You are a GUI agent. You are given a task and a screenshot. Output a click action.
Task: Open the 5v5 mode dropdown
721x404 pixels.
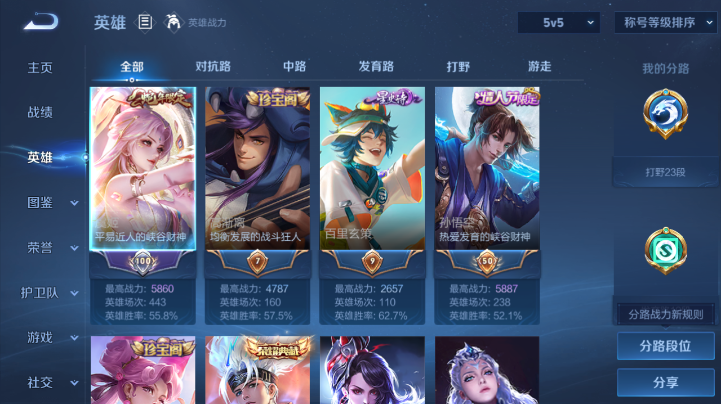click(x=558, y=22)
